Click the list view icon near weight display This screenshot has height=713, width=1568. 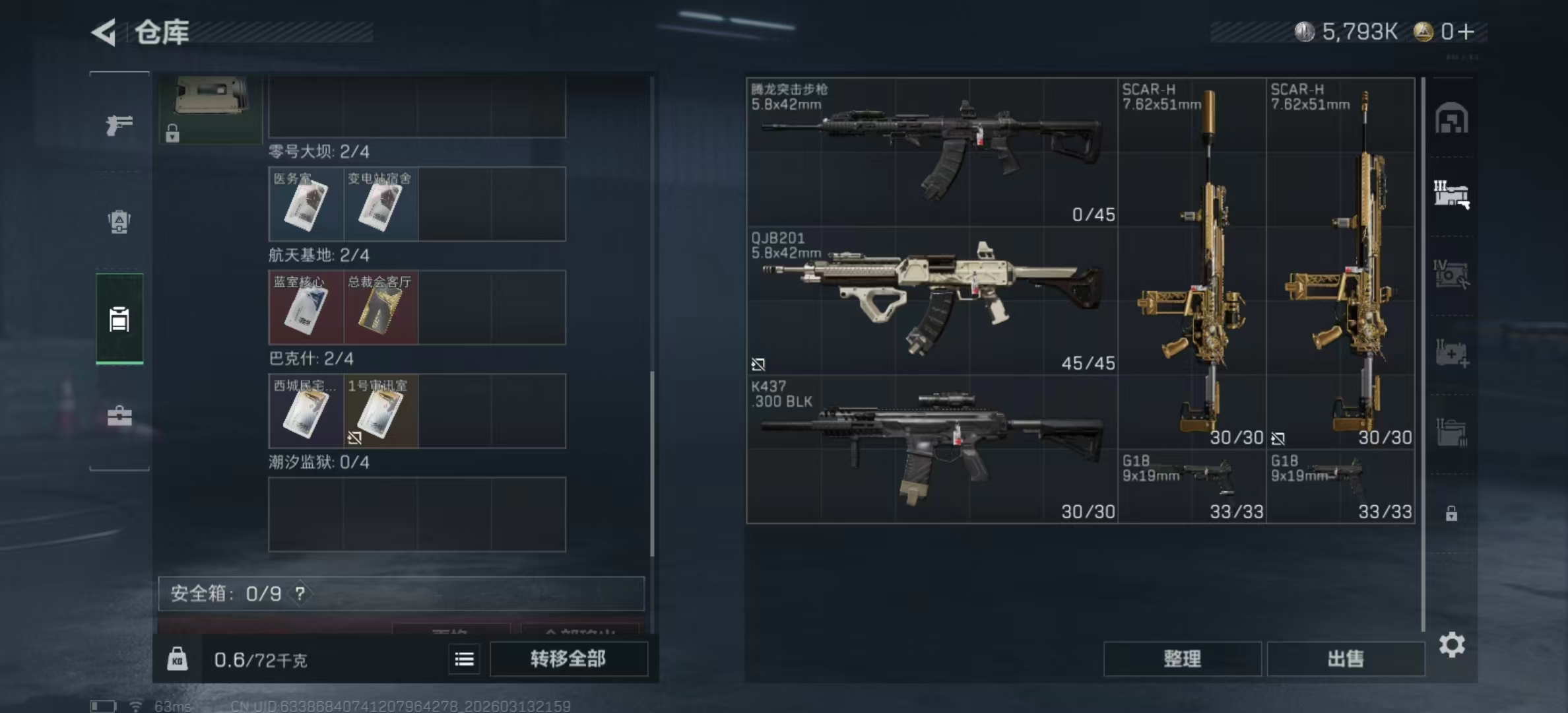point(465,659)
